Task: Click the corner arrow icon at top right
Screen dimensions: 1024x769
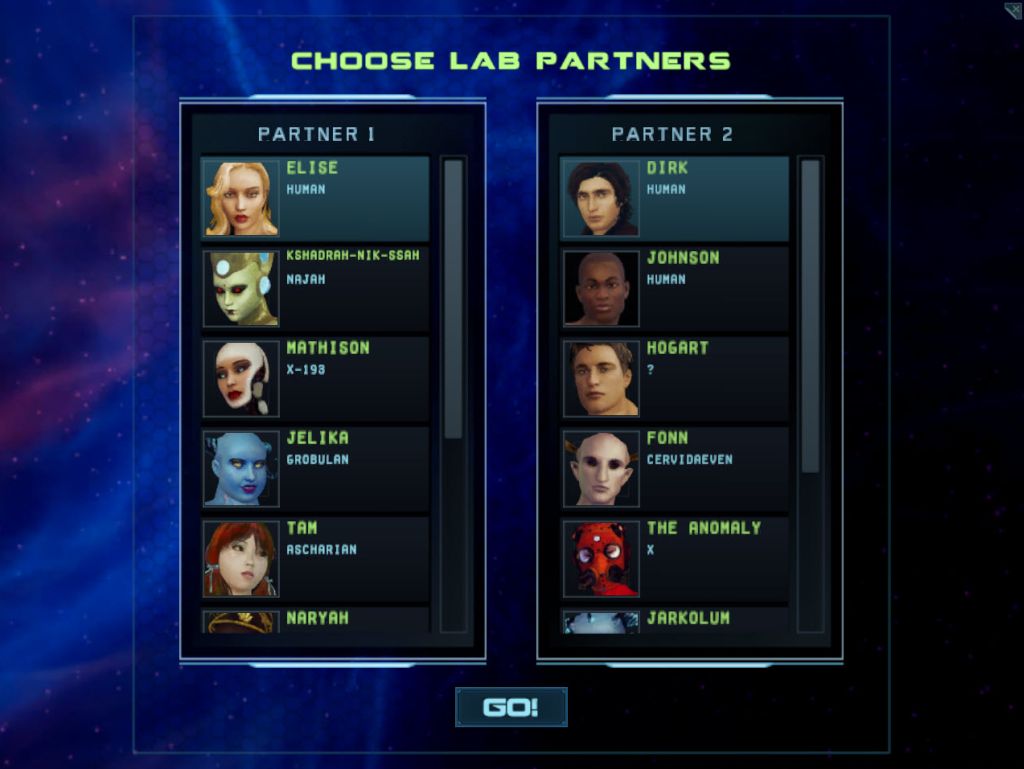Action: [x=1013, y=11]
